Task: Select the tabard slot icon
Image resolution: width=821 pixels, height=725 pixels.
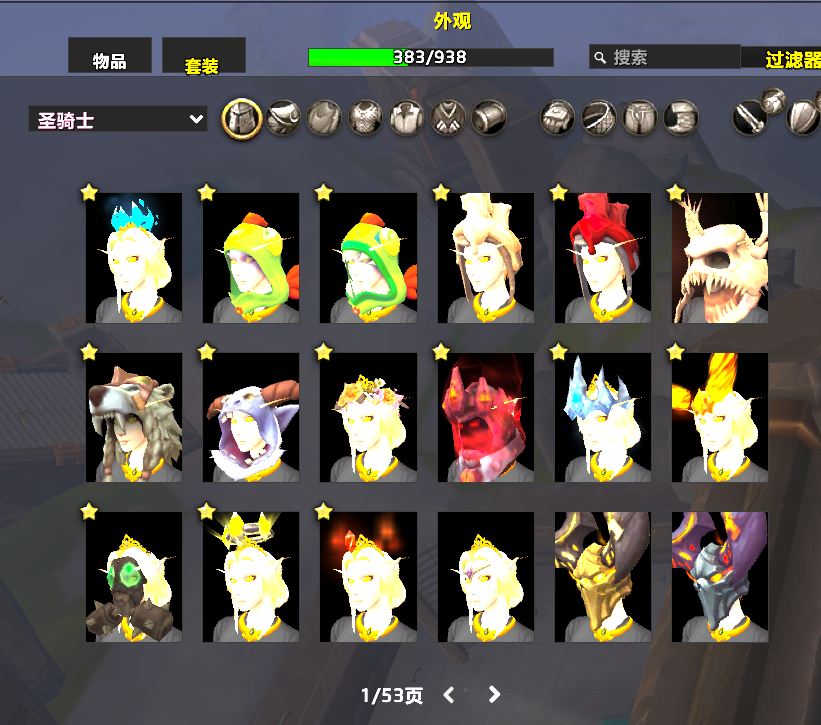Action: 448,119
